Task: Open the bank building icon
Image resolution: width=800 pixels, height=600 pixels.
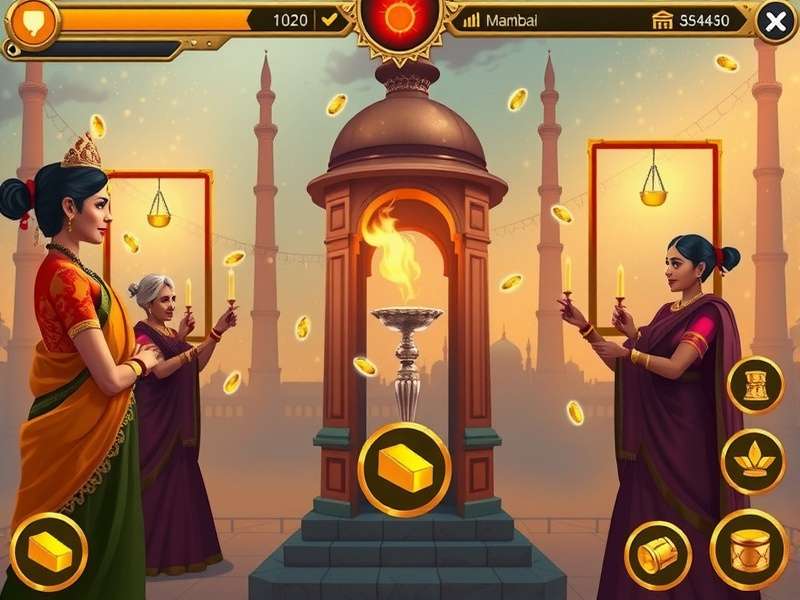Action: (x=662, y=20)
